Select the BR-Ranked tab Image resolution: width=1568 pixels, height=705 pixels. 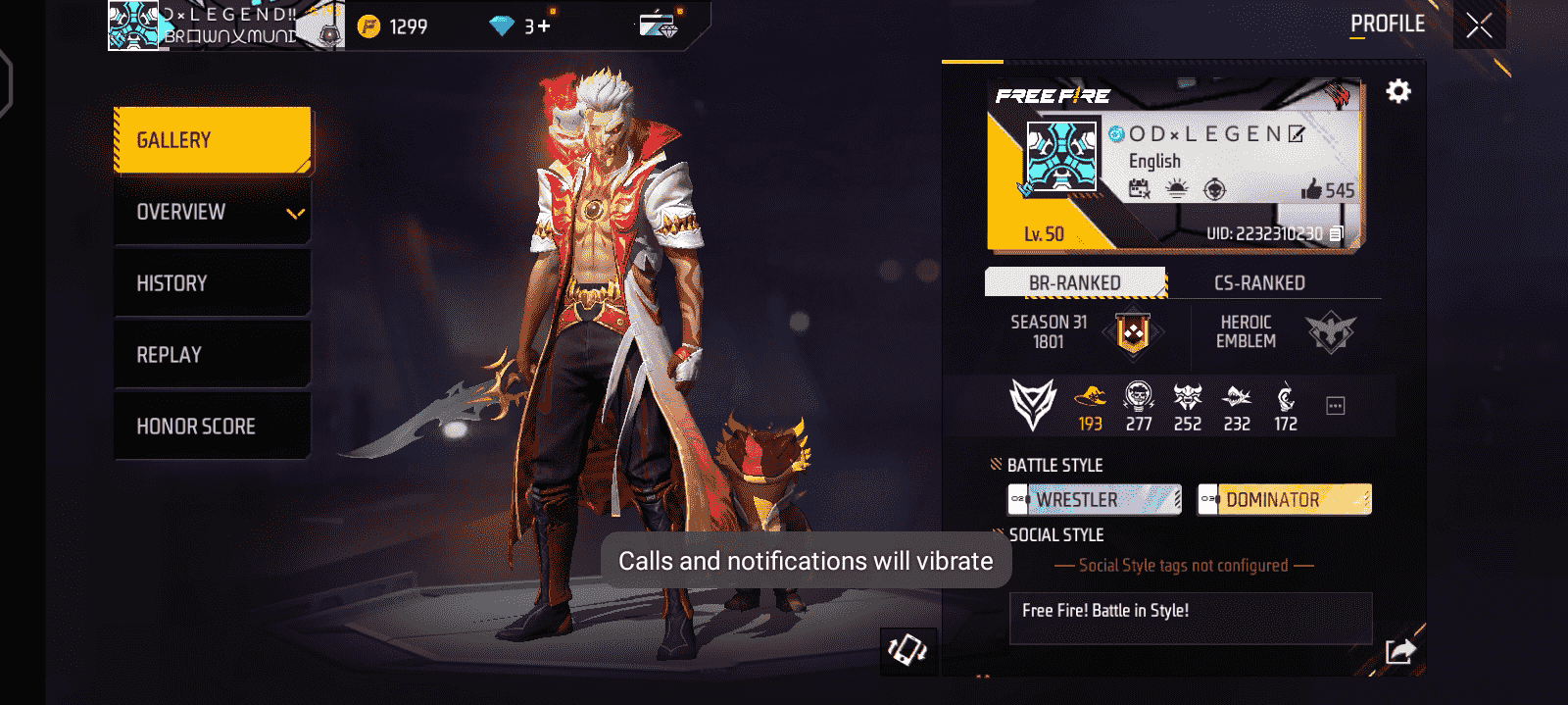(1075, 283)
